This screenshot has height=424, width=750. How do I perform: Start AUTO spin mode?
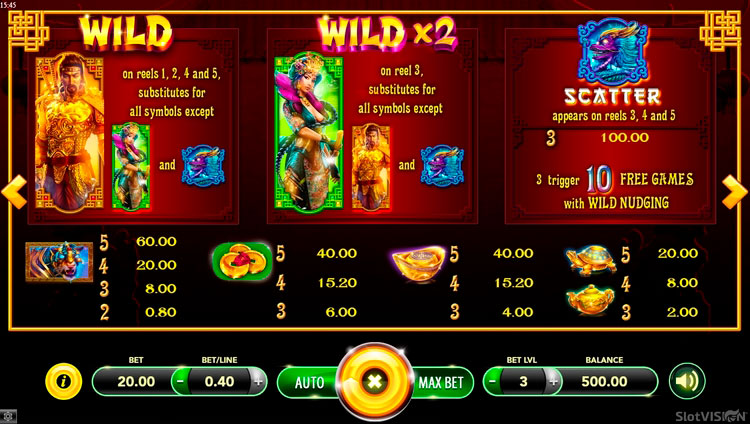[309, 382]
